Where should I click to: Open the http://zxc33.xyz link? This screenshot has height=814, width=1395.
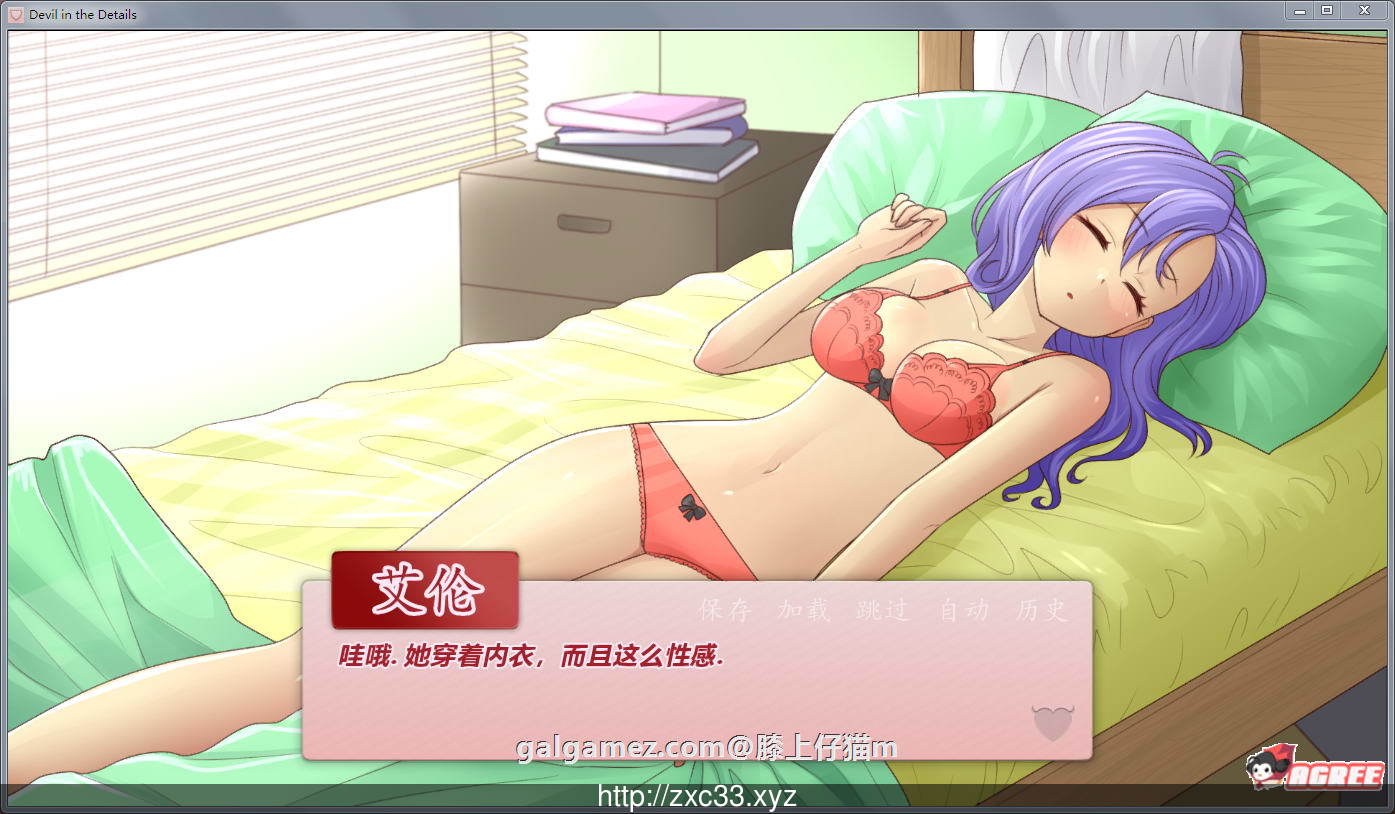click(x=697, y=797)
